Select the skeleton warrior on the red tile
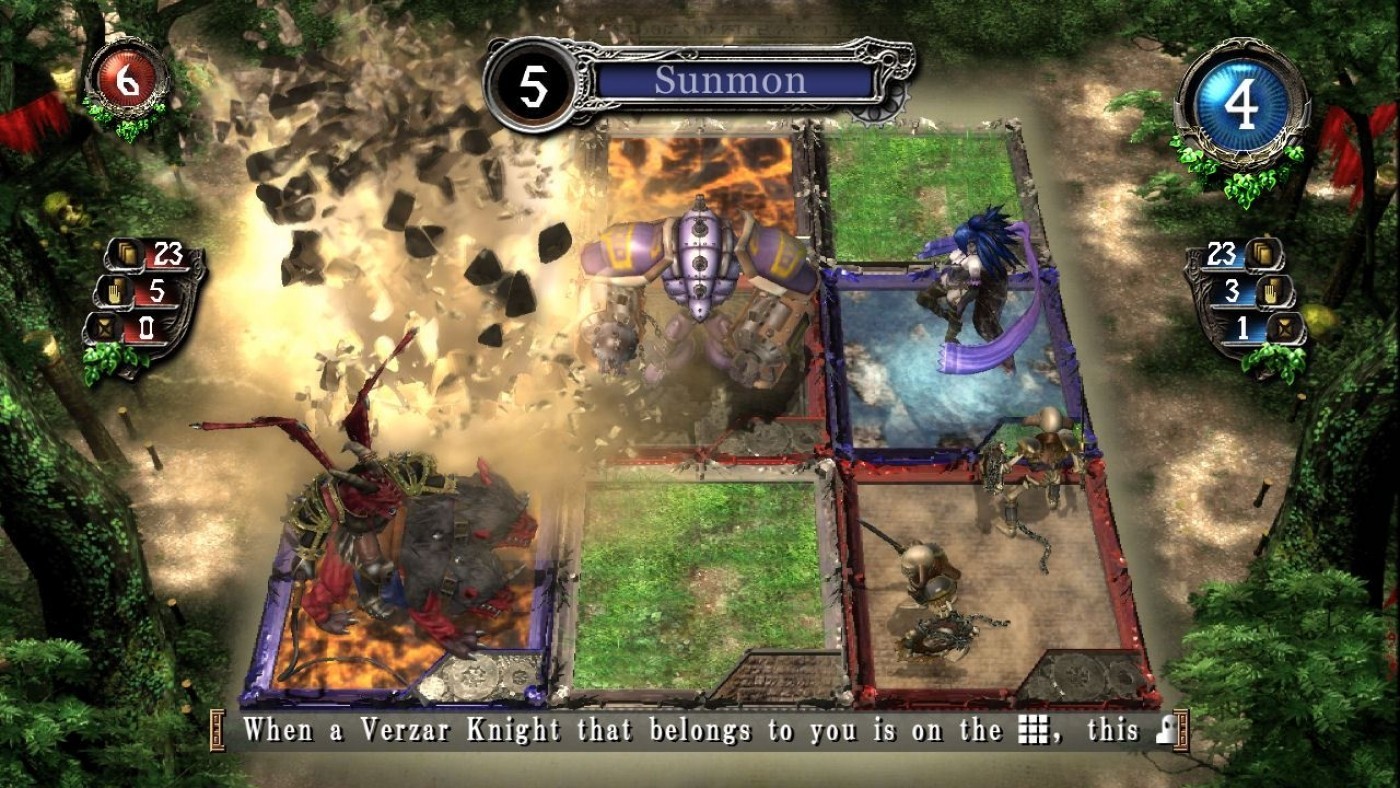 935,590
